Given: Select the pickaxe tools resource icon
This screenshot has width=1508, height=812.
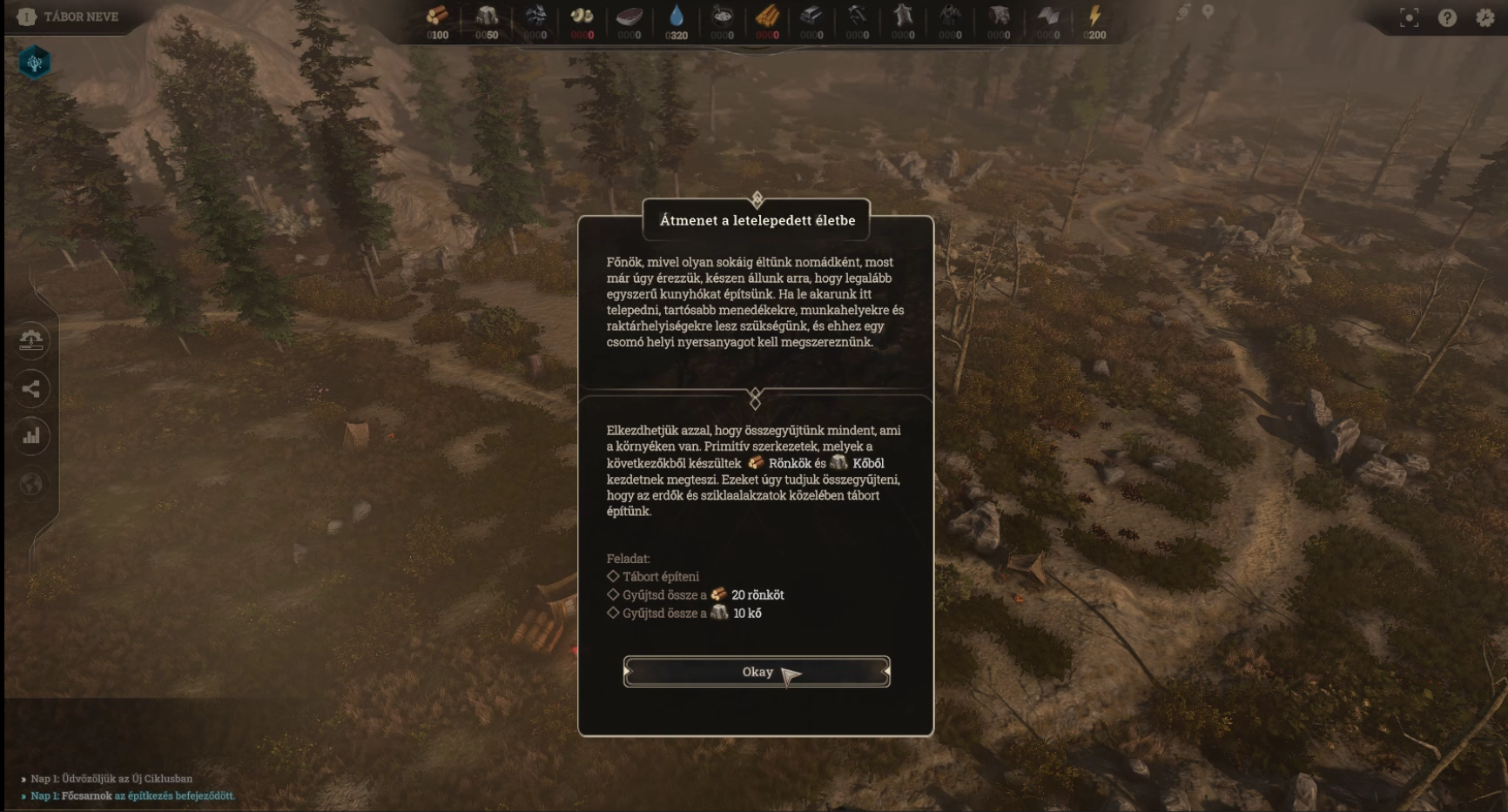Looking at the screenshot, I should [x=858, y=16].
